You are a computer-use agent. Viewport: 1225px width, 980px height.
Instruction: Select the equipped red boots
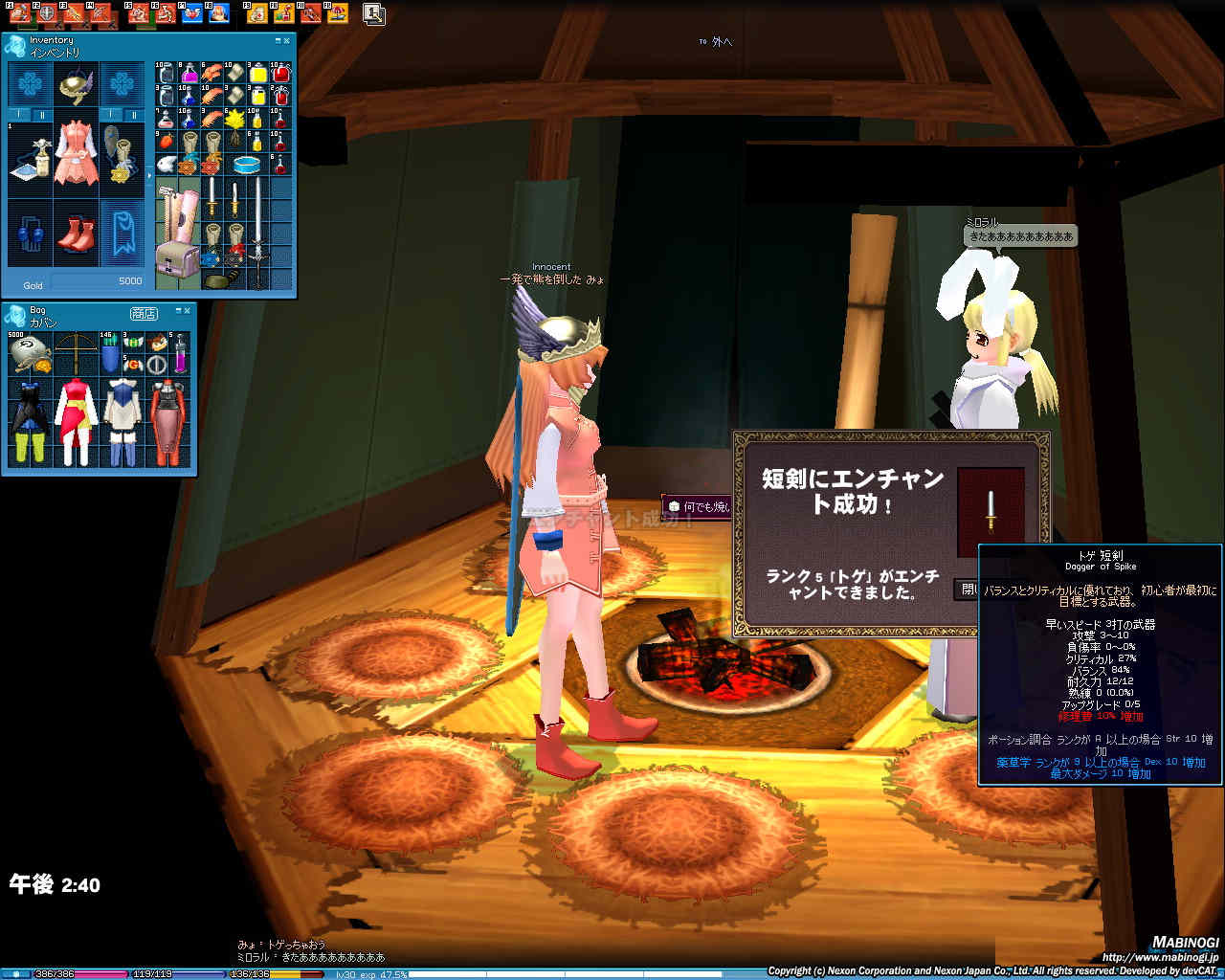point(76,234)
